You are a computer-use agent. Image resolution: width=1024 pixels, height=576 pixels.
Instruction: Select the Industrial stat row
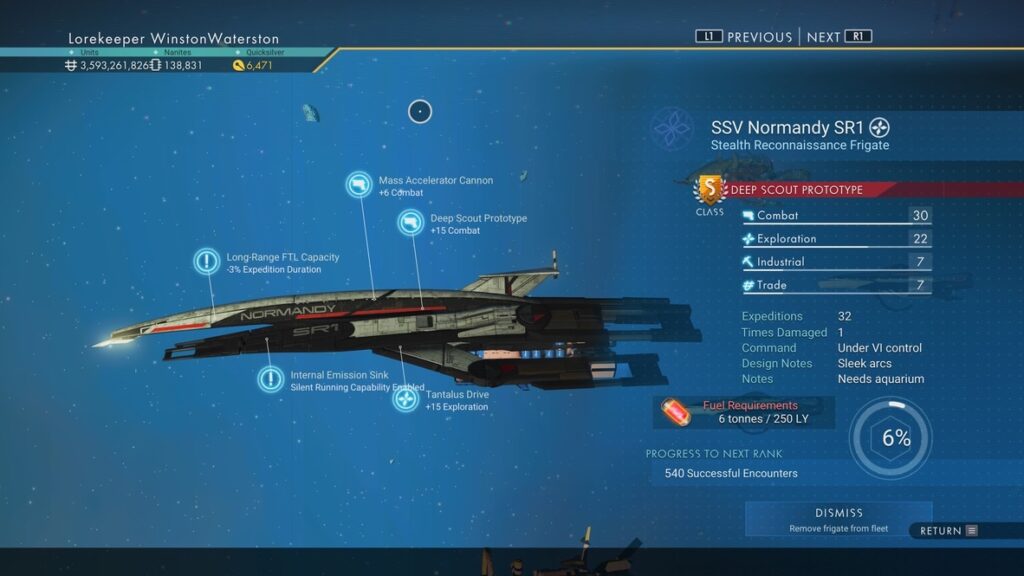[836, 262]
